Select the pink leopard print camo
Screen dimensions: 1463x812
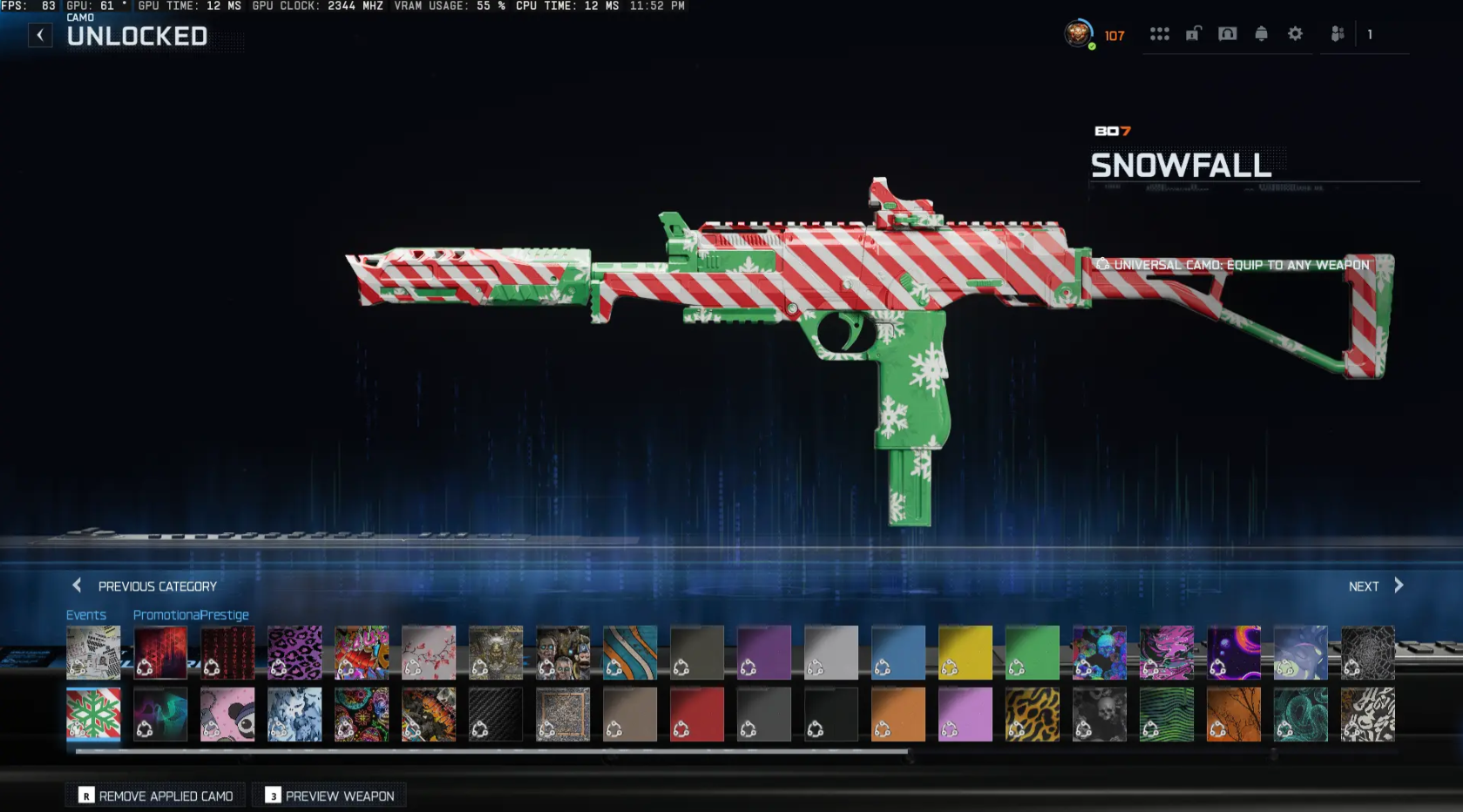click(x=295, y=652)
